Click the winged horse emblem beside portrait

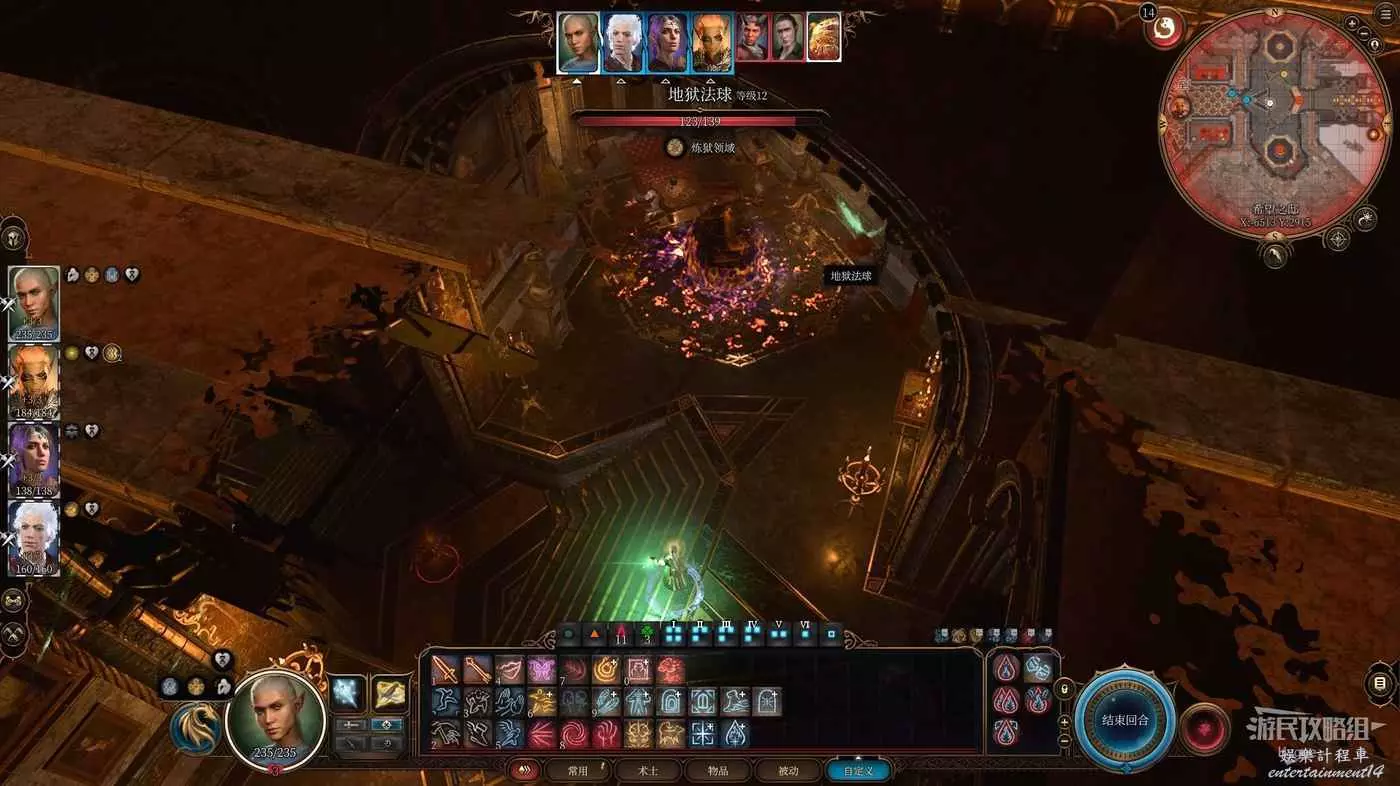click(x=195, y=728)
